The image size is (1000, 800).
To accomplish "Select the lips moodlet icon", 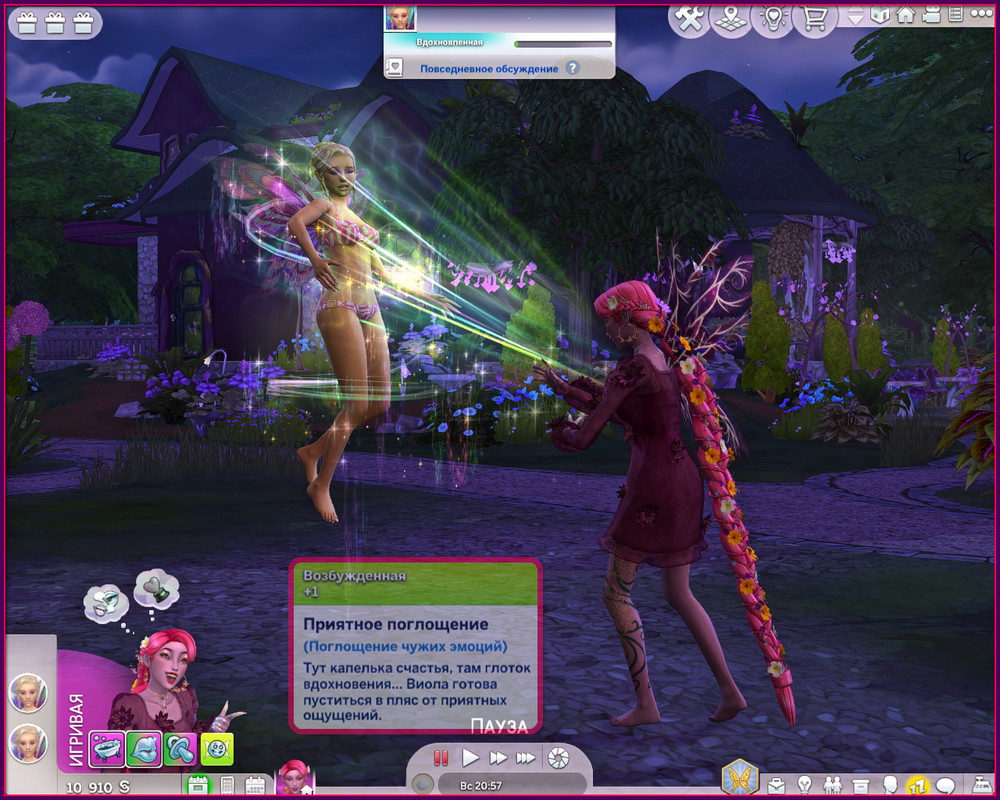I will coord(143,748).
